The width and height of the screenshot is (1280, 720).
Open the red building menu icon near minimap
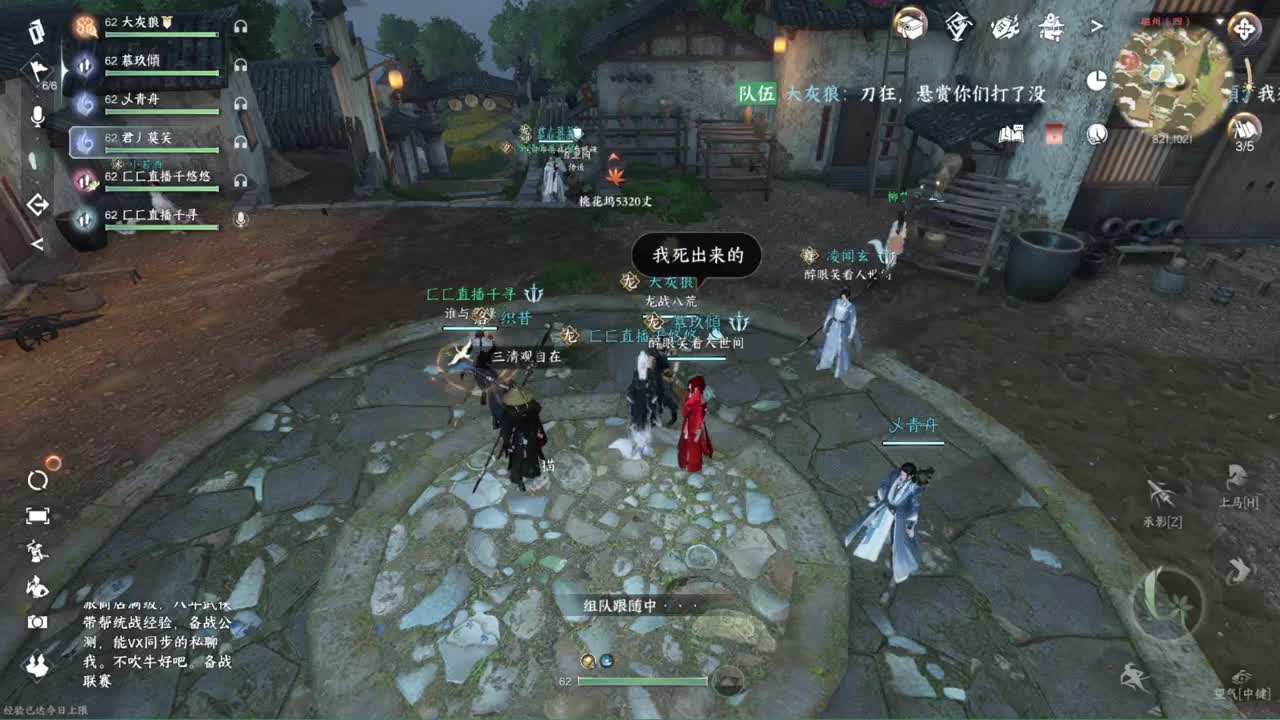(1055, 134)
